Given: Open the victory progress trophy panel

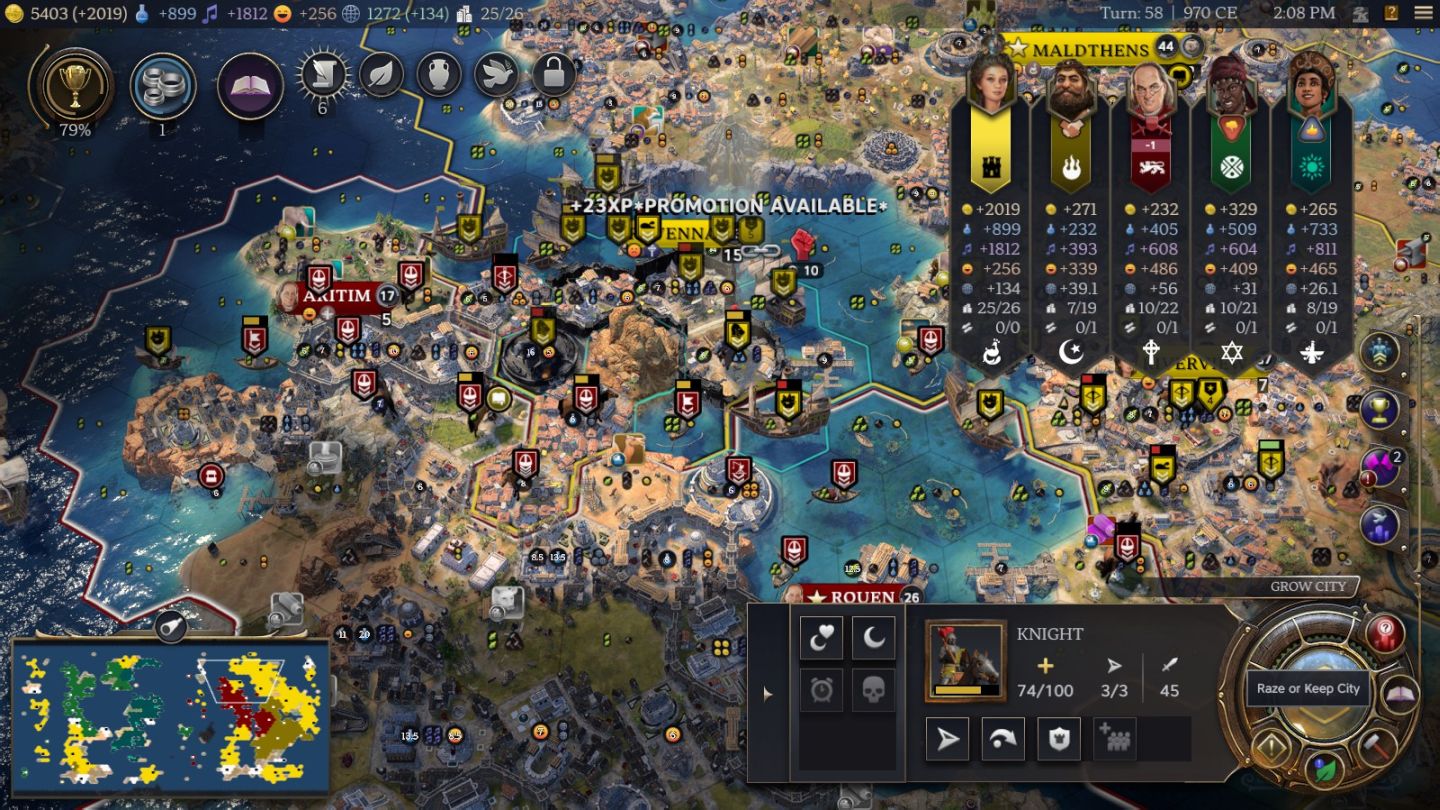Looking at the screenshot, I should [73, 85].
